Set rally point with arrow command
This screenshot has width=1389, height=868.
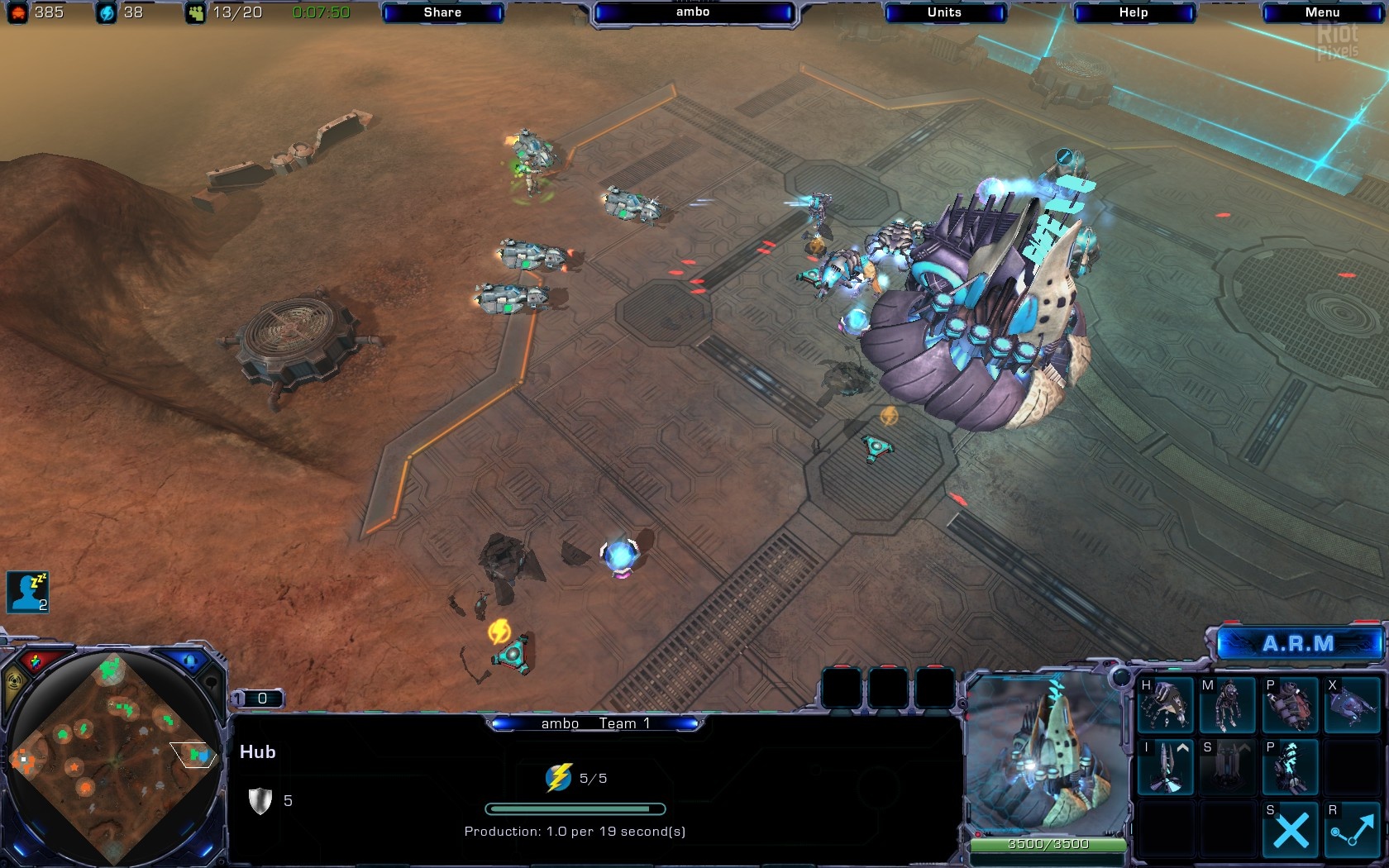click(x=1353, y=829)
